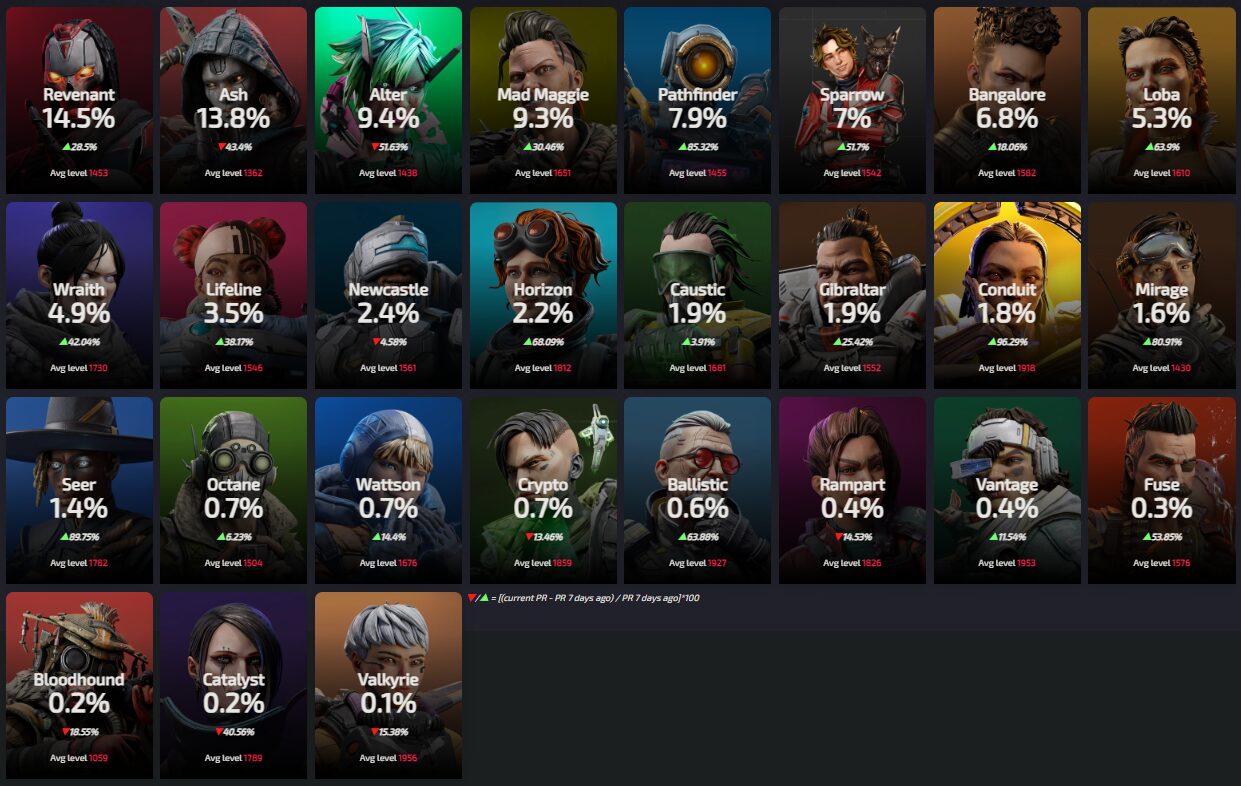Click the Bloodhound legend card
This screenshot has height=786, width=1241.
pyautogui.click(x=79, y=685)
